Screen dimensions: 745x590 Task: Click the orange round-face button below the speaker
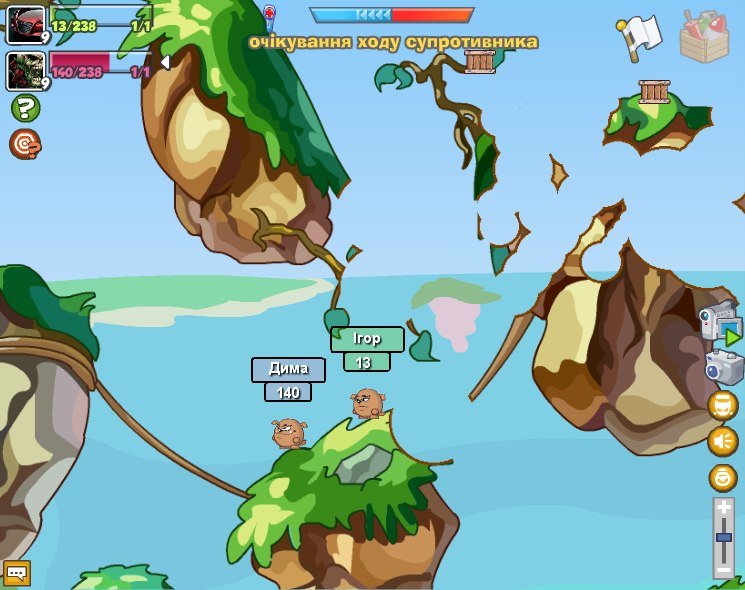(722, 477)
